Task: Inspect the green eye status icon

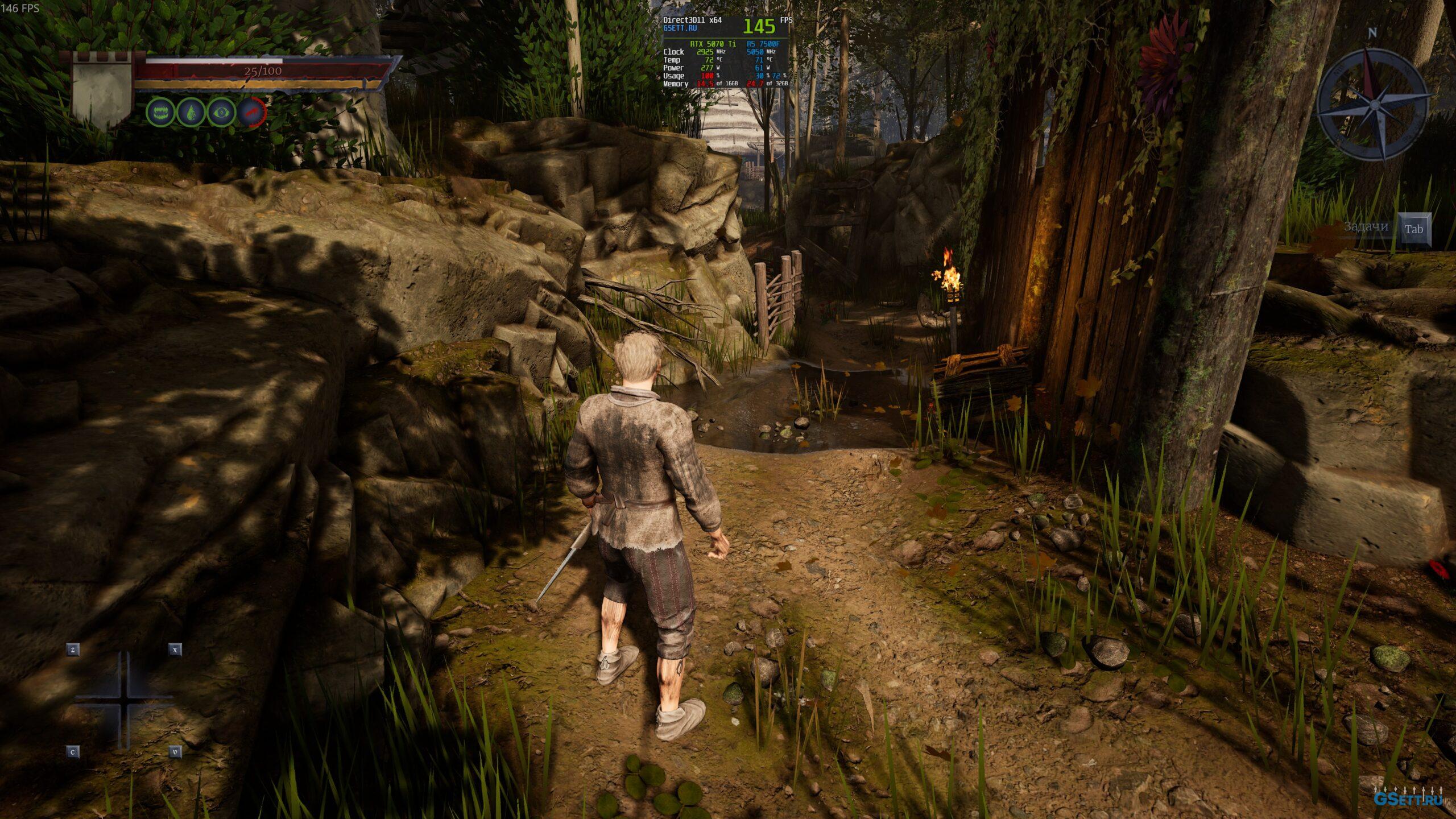Action: (221, 112)
